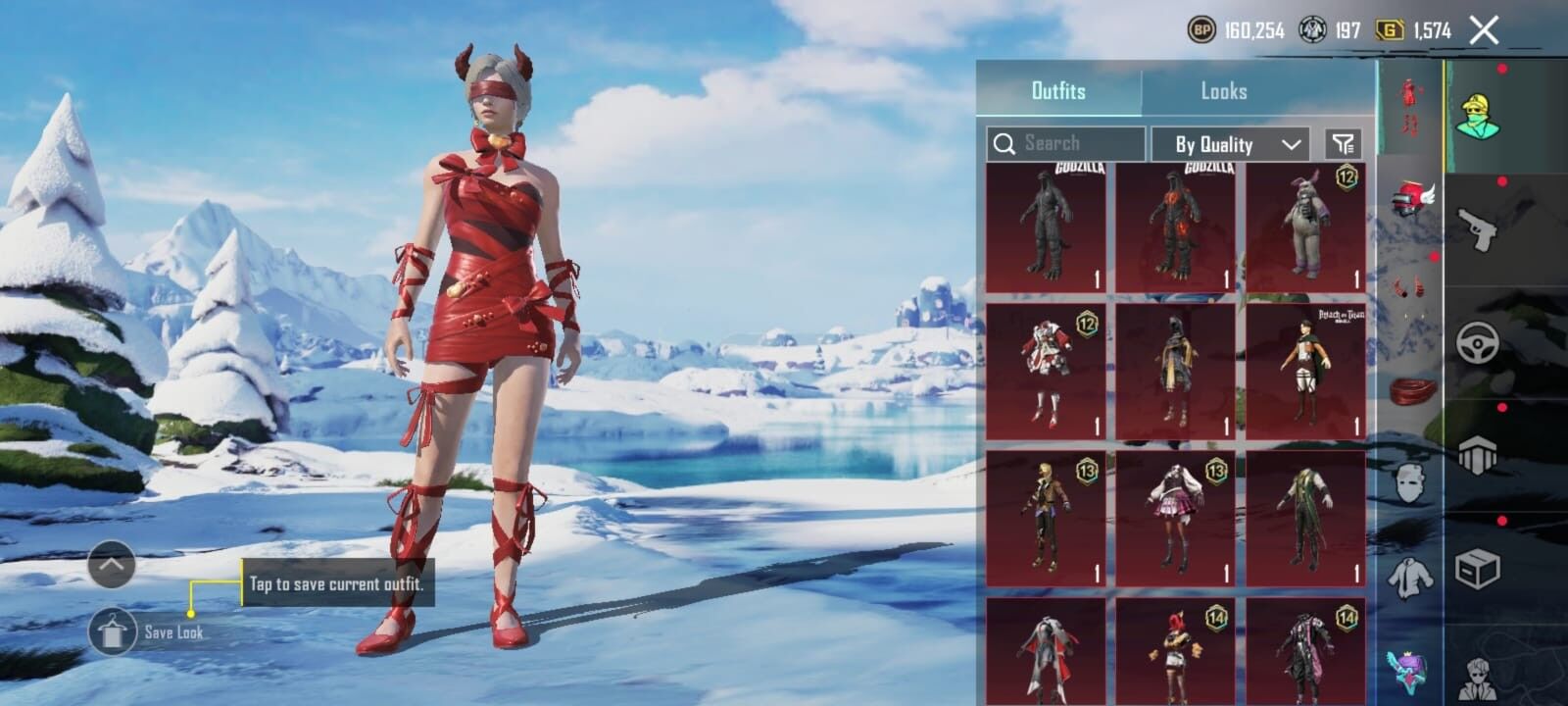Open the crate box inventory category

[1478, 567]
